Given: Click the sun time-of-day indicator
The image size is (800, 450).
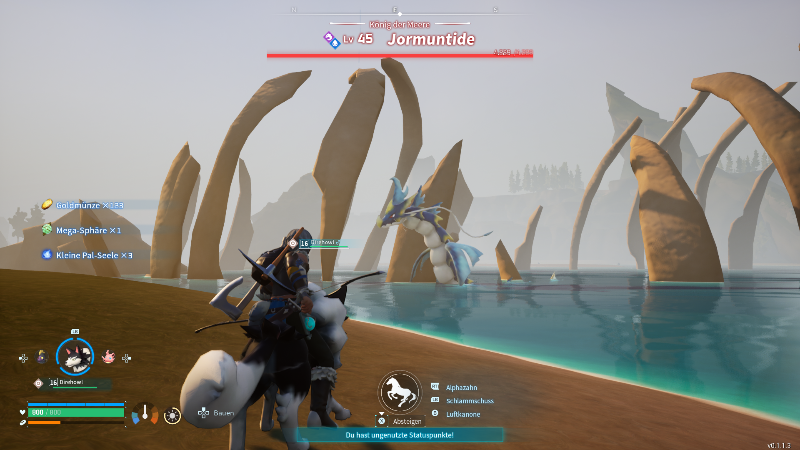Looking at the screenshot, I should tap(172, 413).
